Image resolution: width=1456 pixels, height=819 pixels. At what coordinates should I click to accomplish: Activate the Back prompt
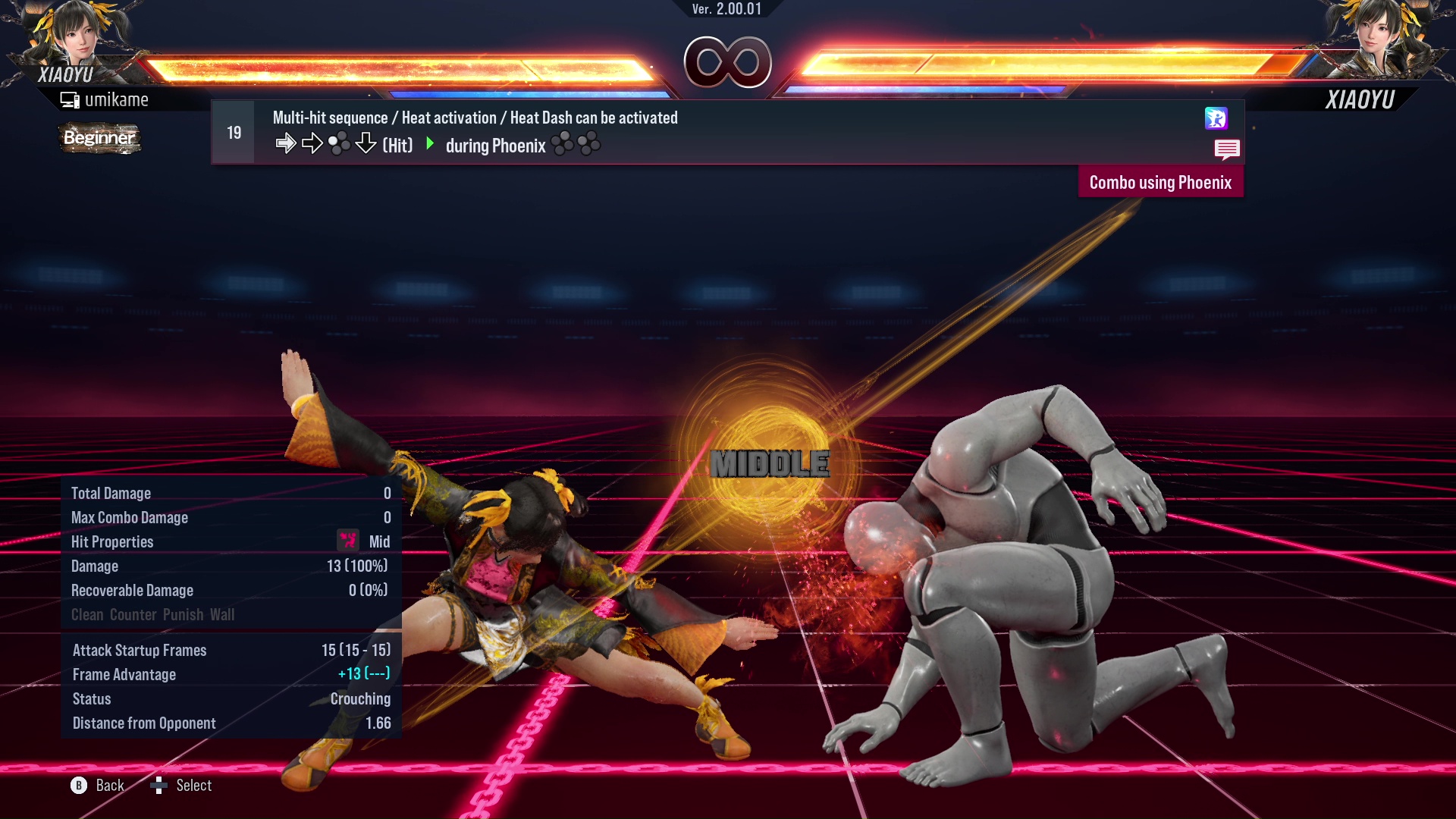tap(99, 785)
